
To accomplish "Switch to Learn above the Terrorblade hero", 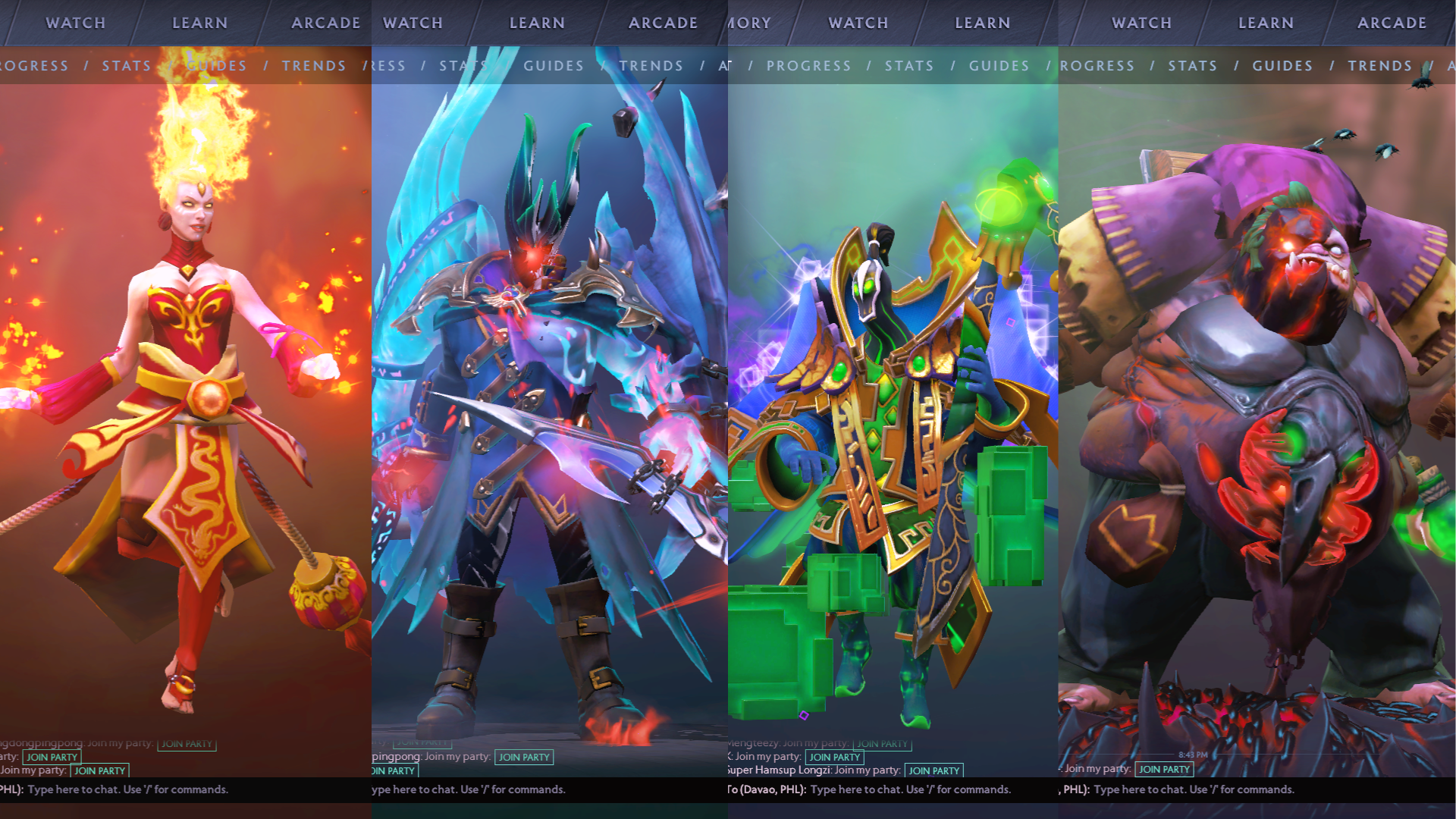I will click(537, 23).
